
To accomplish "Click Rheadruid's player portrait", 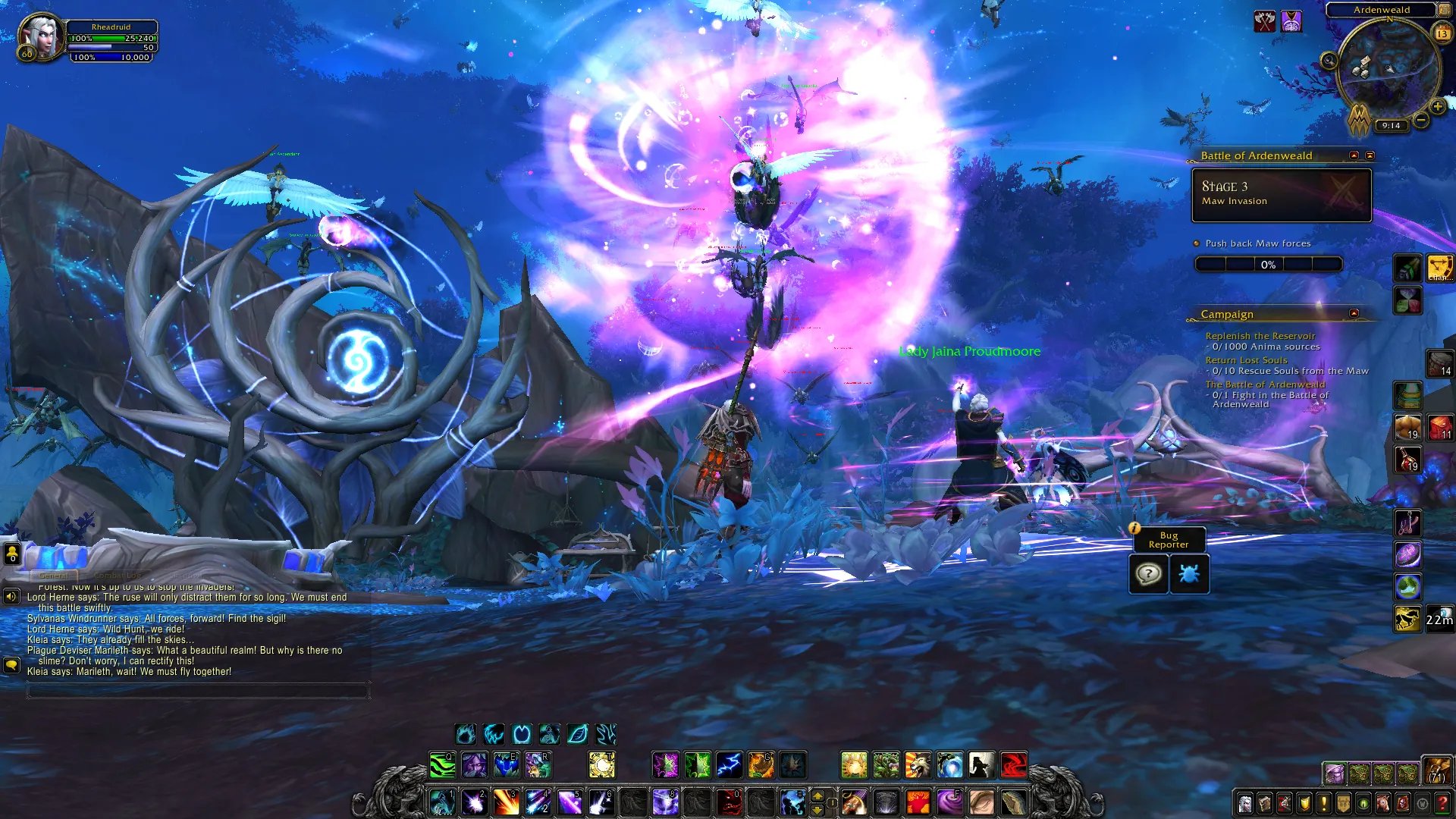I will point(40,38).
